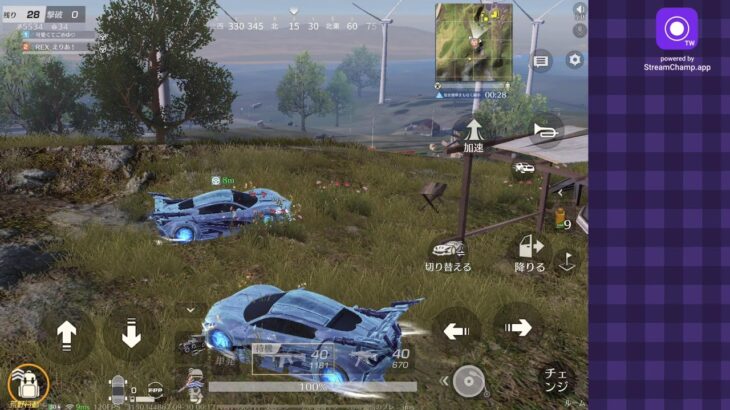Exit the vehicle with 降りる
Image resolution: width=730 pixels, height=410 pixels.
tap(529, 251)
